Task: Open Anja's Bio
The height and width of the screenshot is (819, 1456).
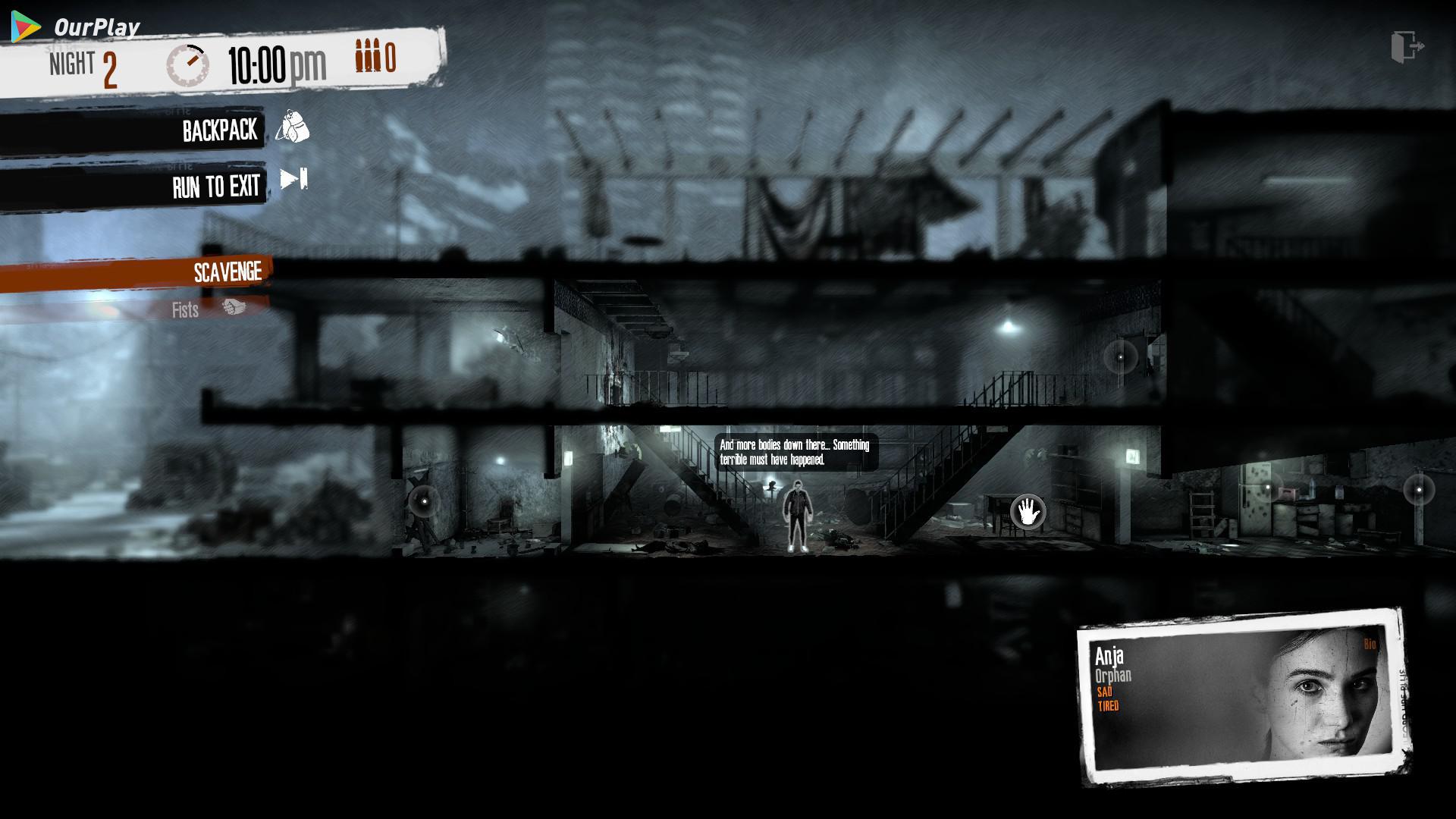Action: (x=1370, y=645)
